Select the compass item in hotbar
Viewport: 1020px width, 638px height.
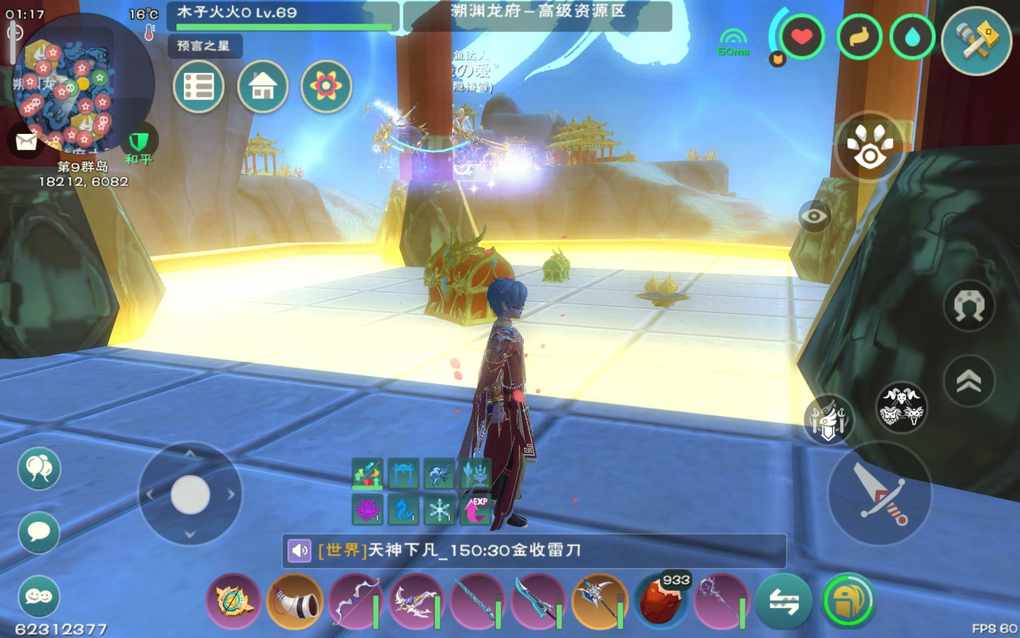[x=233, y=601]
